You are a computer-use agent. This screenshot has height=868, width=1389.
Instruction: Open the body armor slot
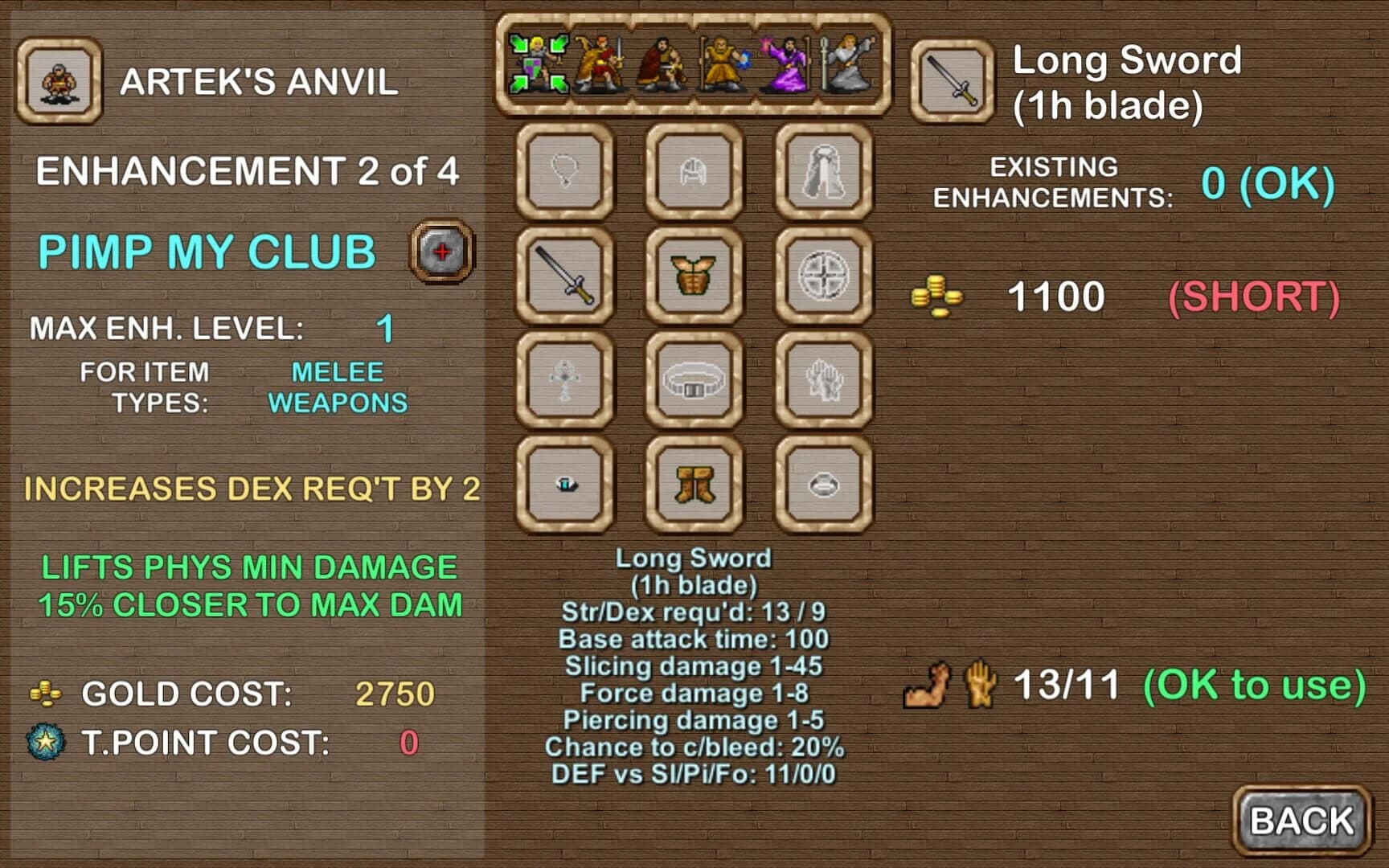coord(694,277)
